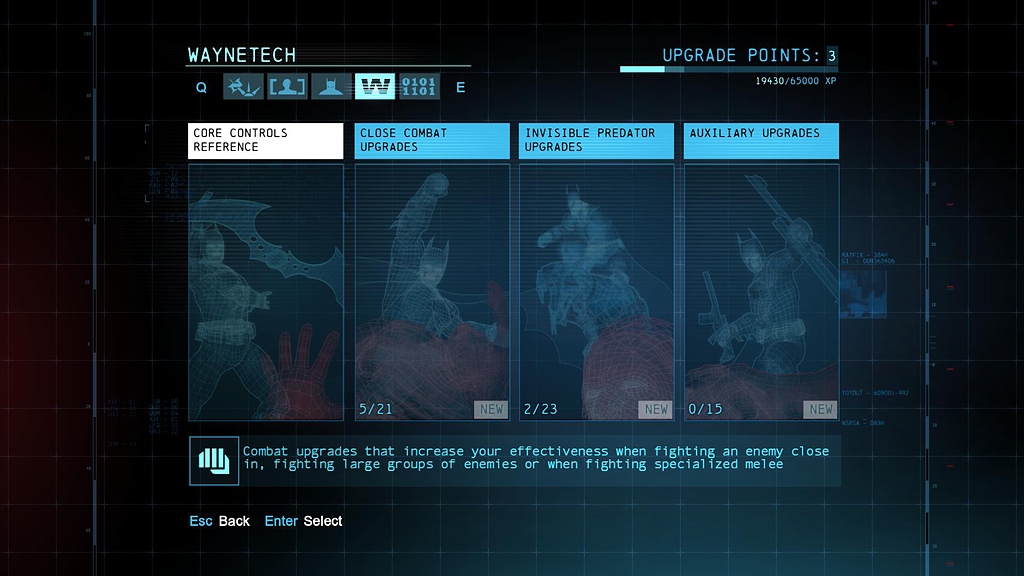Go back using the Back button
The image size is (1024, 576).
tap(221, 521)
